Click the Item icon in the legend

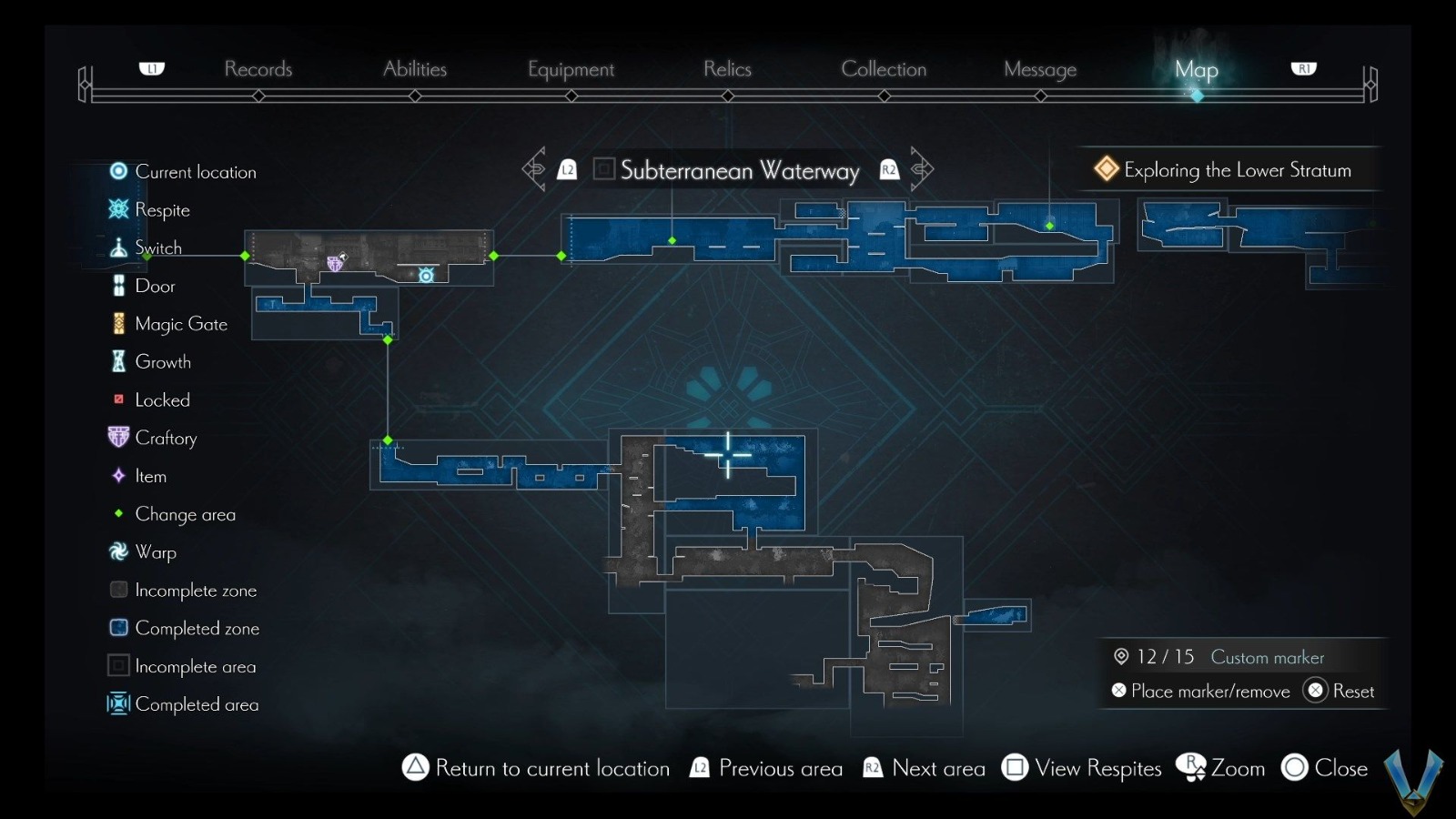[x=118, y=476]
